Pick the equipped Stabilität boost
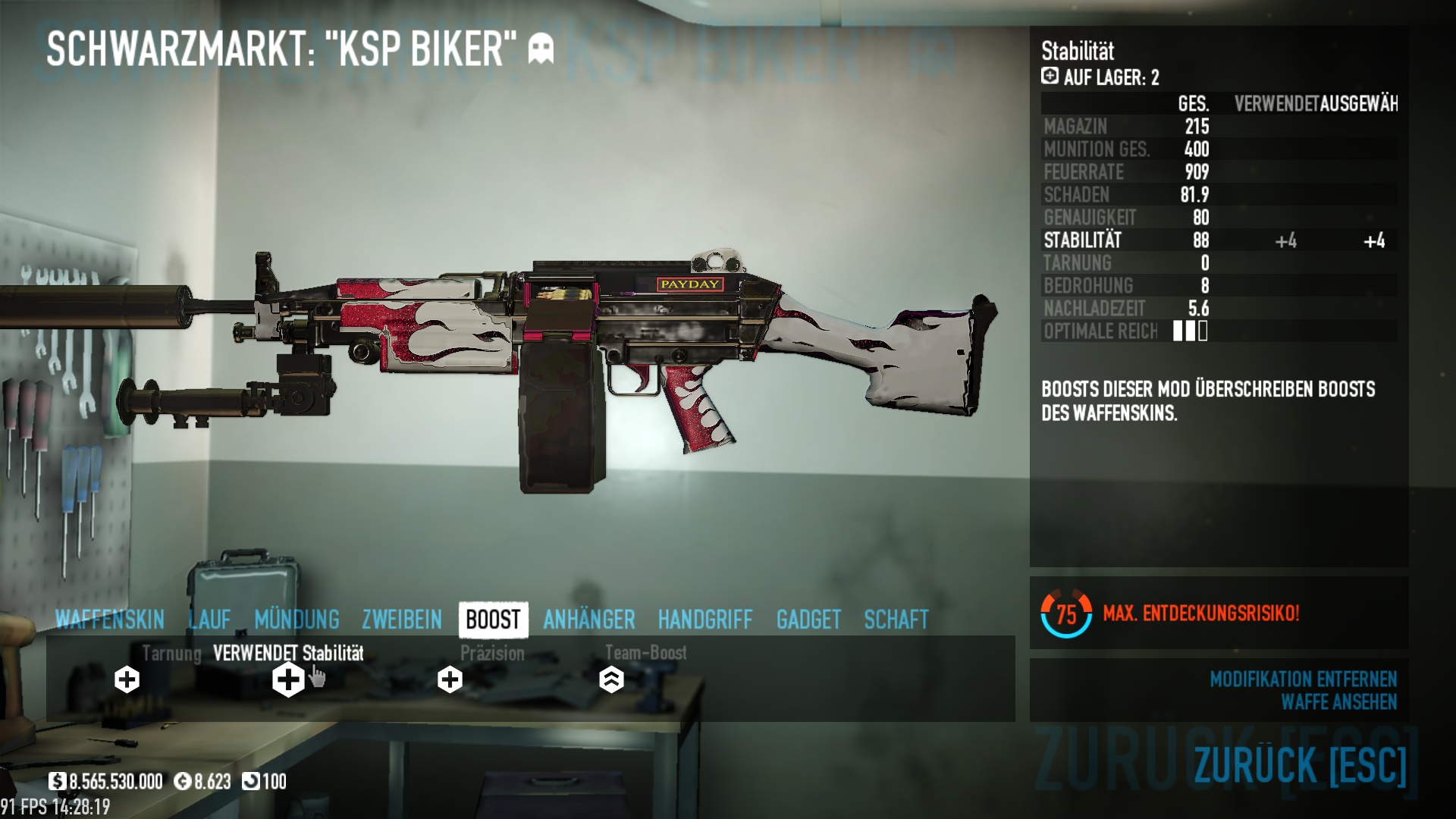The image size is (1456, 819). coord(288,679)
